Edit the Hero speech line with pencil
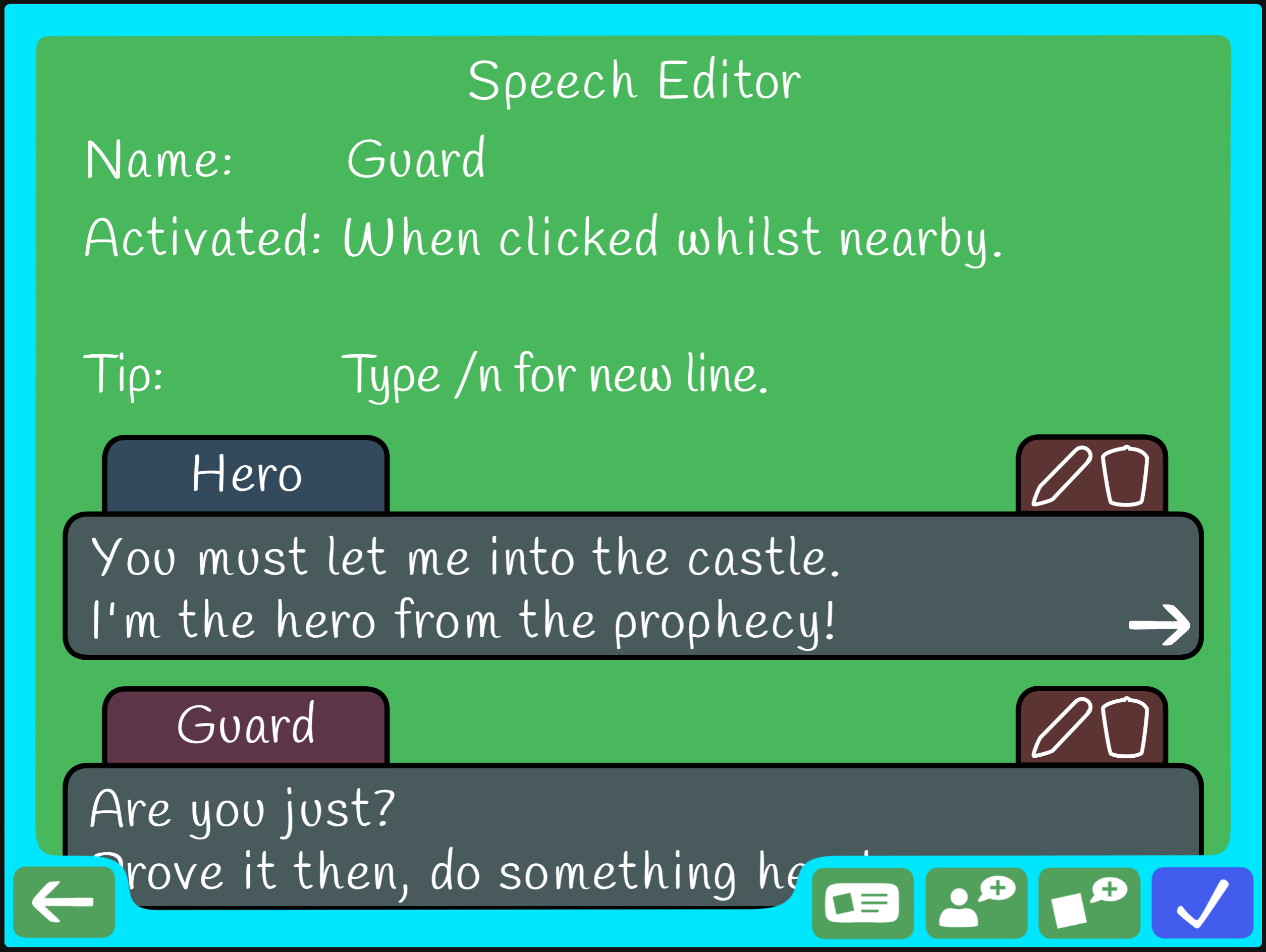Screen dimensions: 1266x952 pos(1061,476)
